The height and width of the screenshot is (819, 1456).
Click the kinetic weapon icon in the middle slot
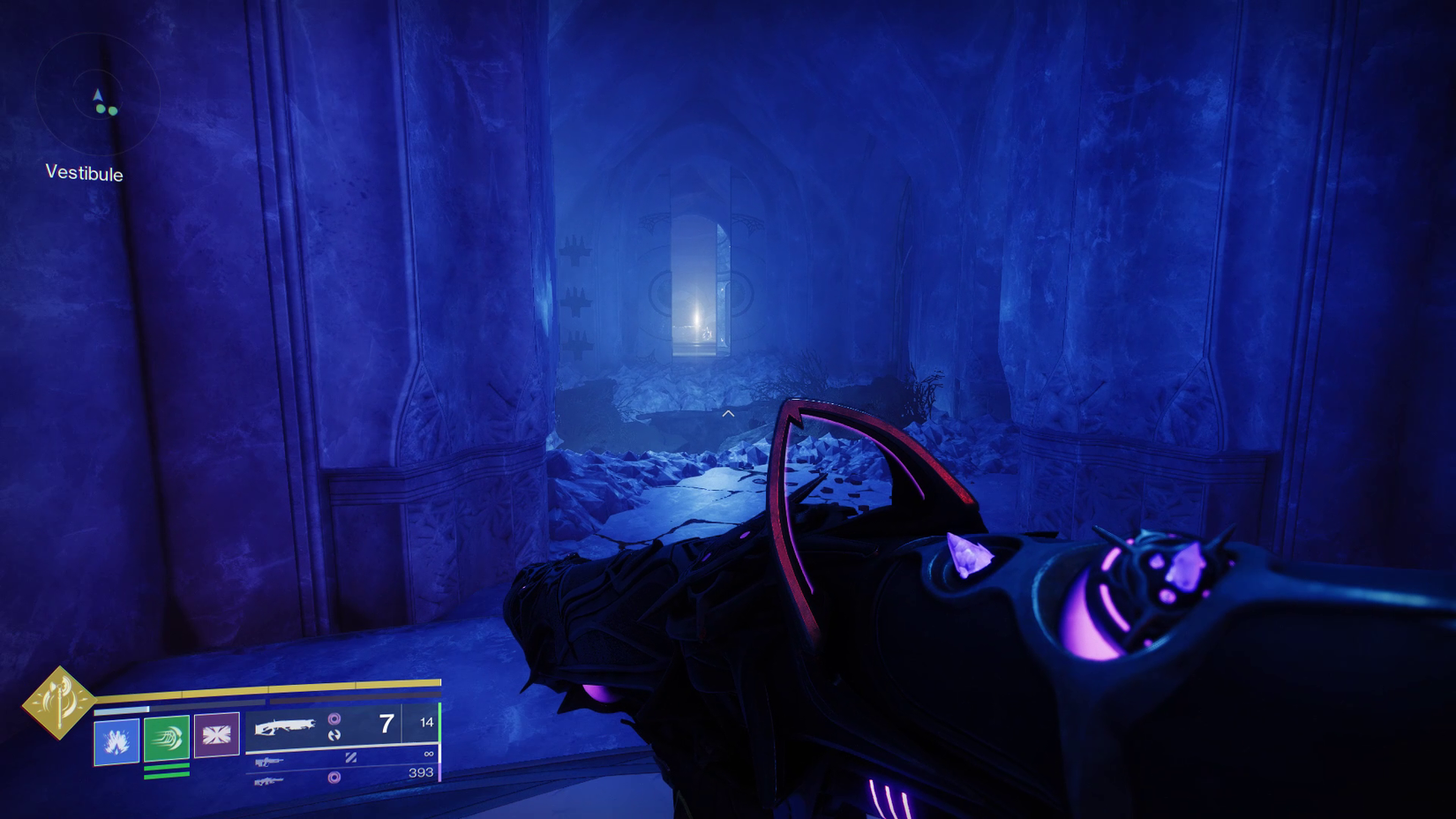(x=269, y=761)
